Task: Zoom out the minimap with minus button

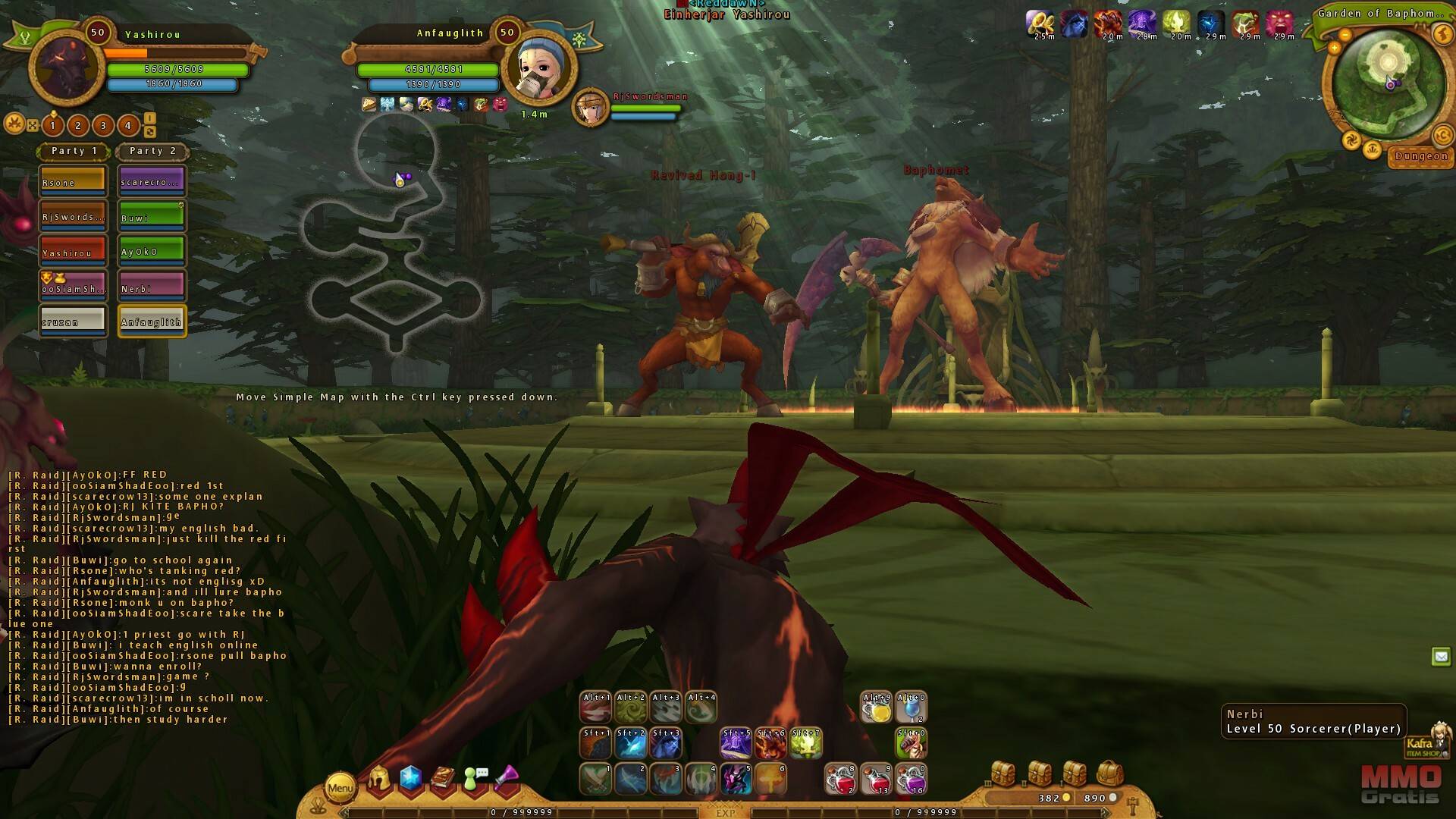Action: (1345, 35)
